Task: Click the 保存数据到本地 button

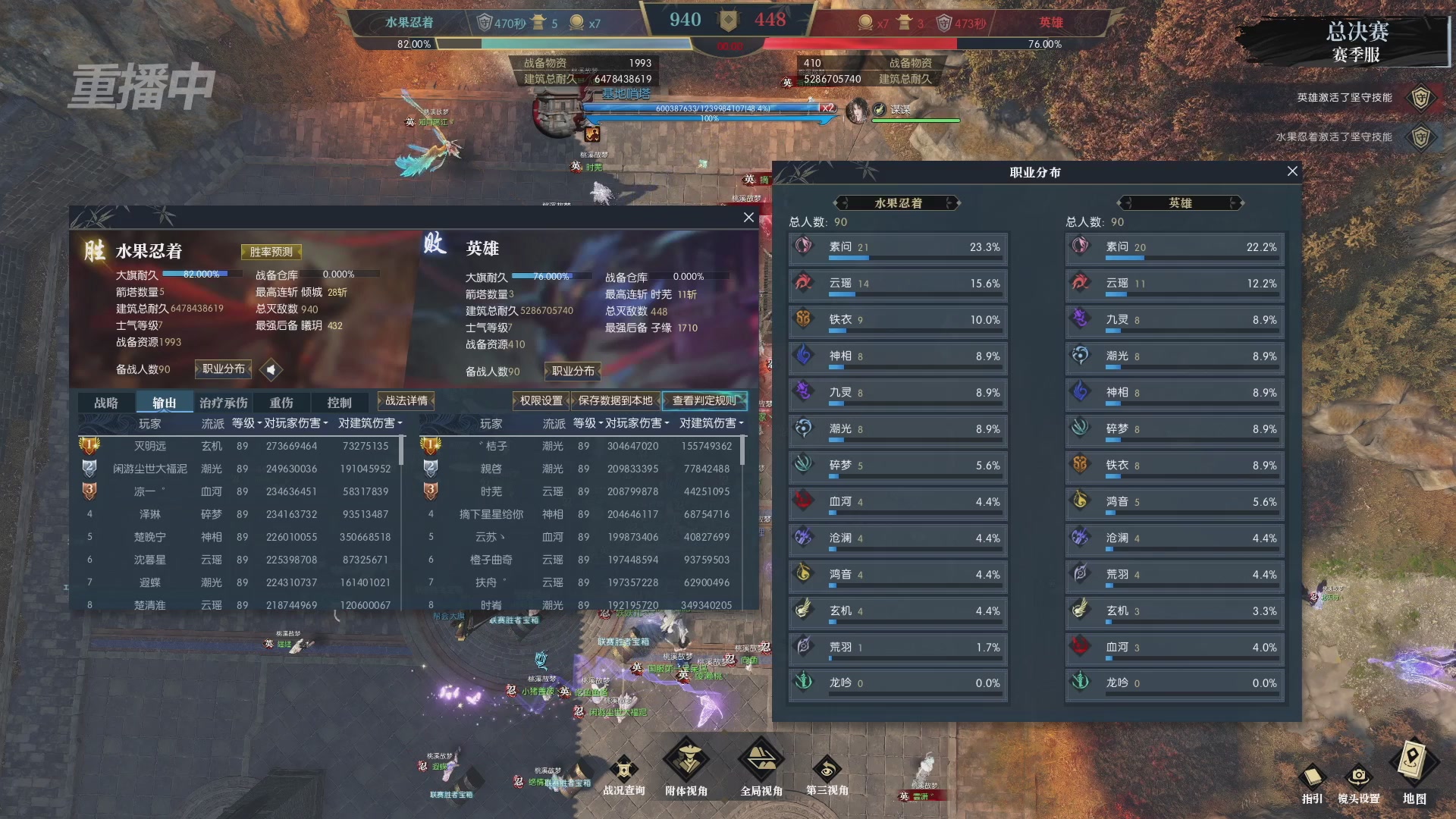Action: (614, 399)
